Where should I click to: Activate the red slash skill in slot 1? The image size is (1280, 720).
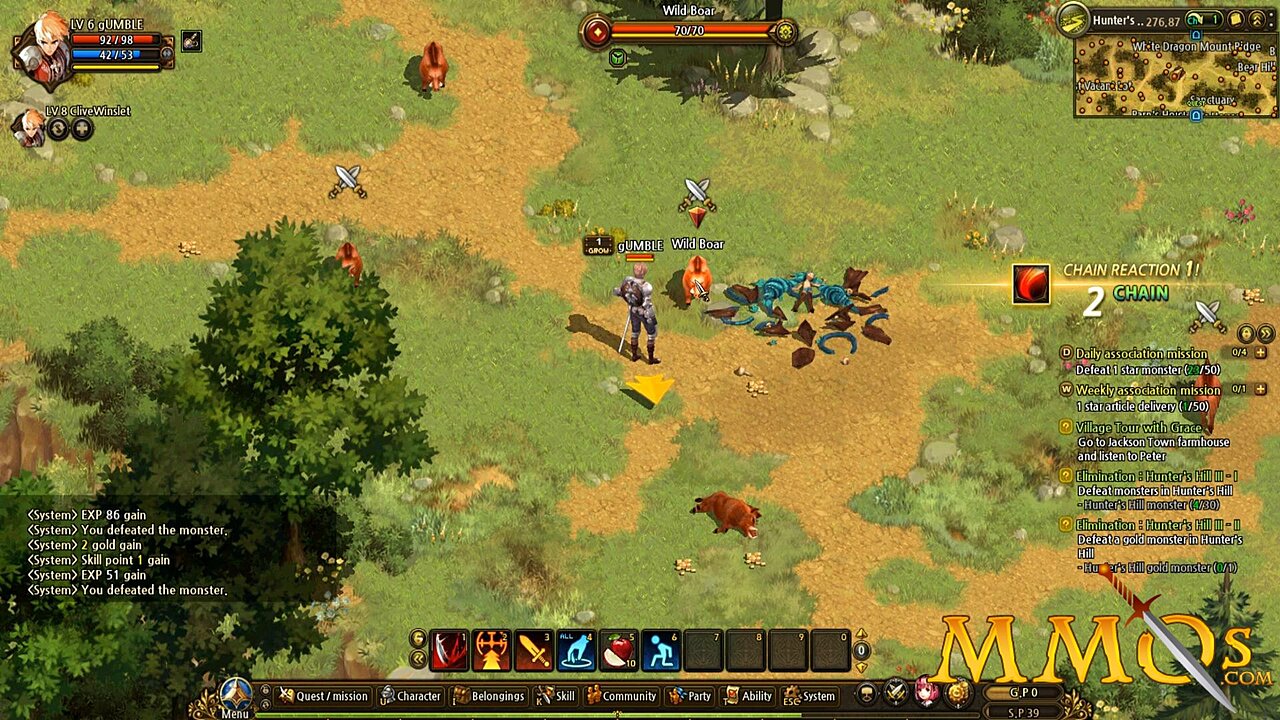(449, 650)
